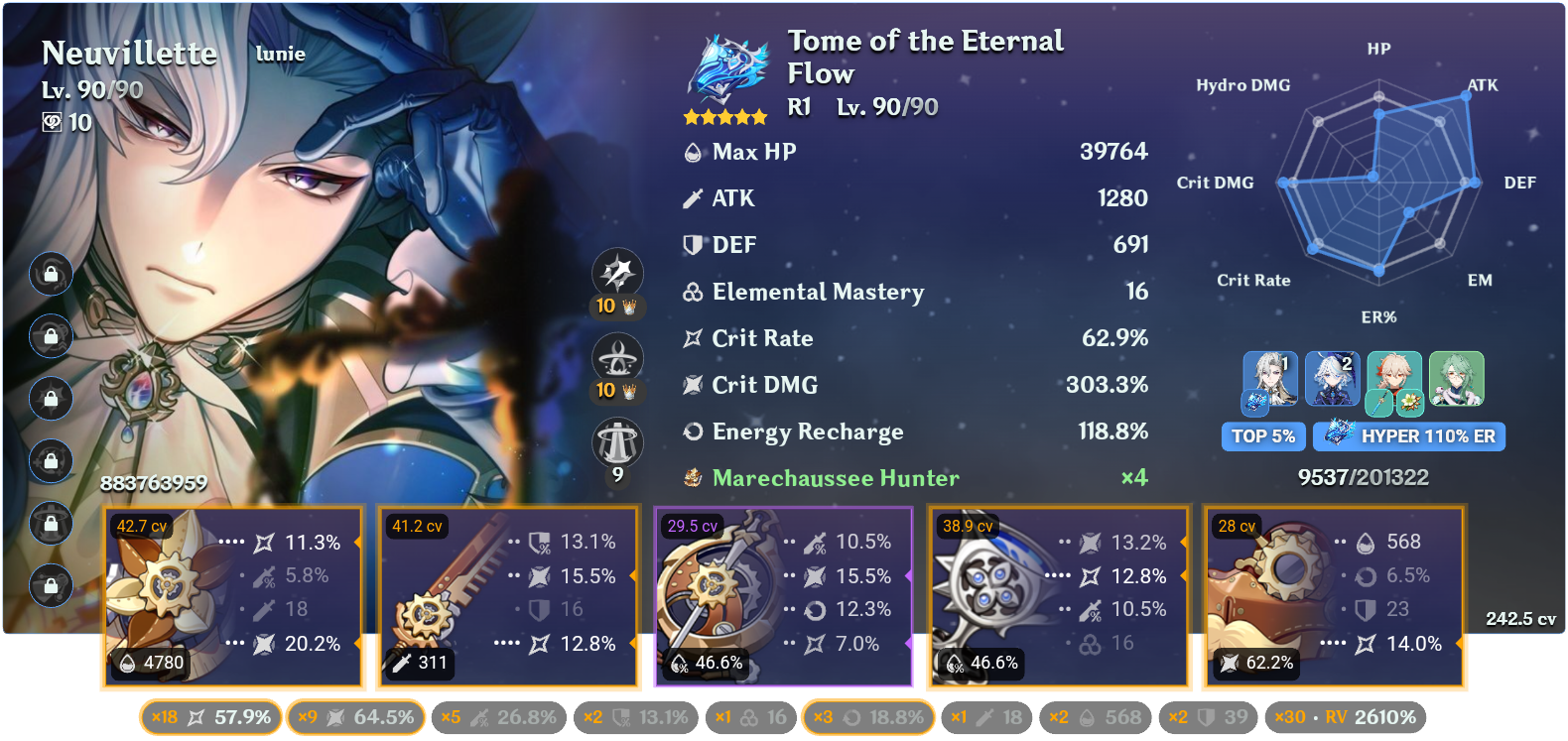Image resolution: width=1568 pixels, height=741 pixels.
Task: Click the Energy Recharge stat icon
Action: pos(692,432)
